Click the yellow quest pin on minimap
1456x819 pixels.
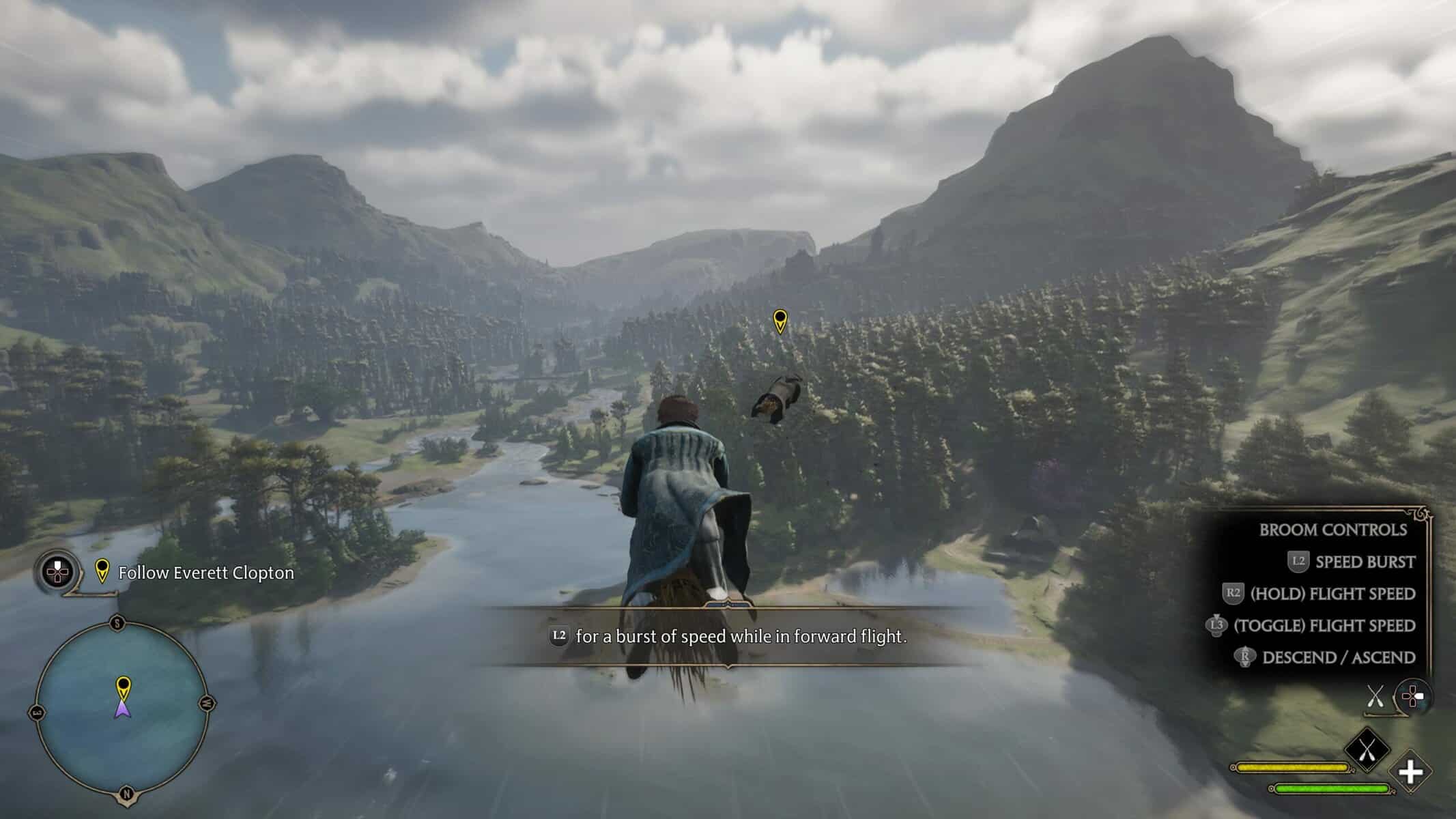[123, 685]
